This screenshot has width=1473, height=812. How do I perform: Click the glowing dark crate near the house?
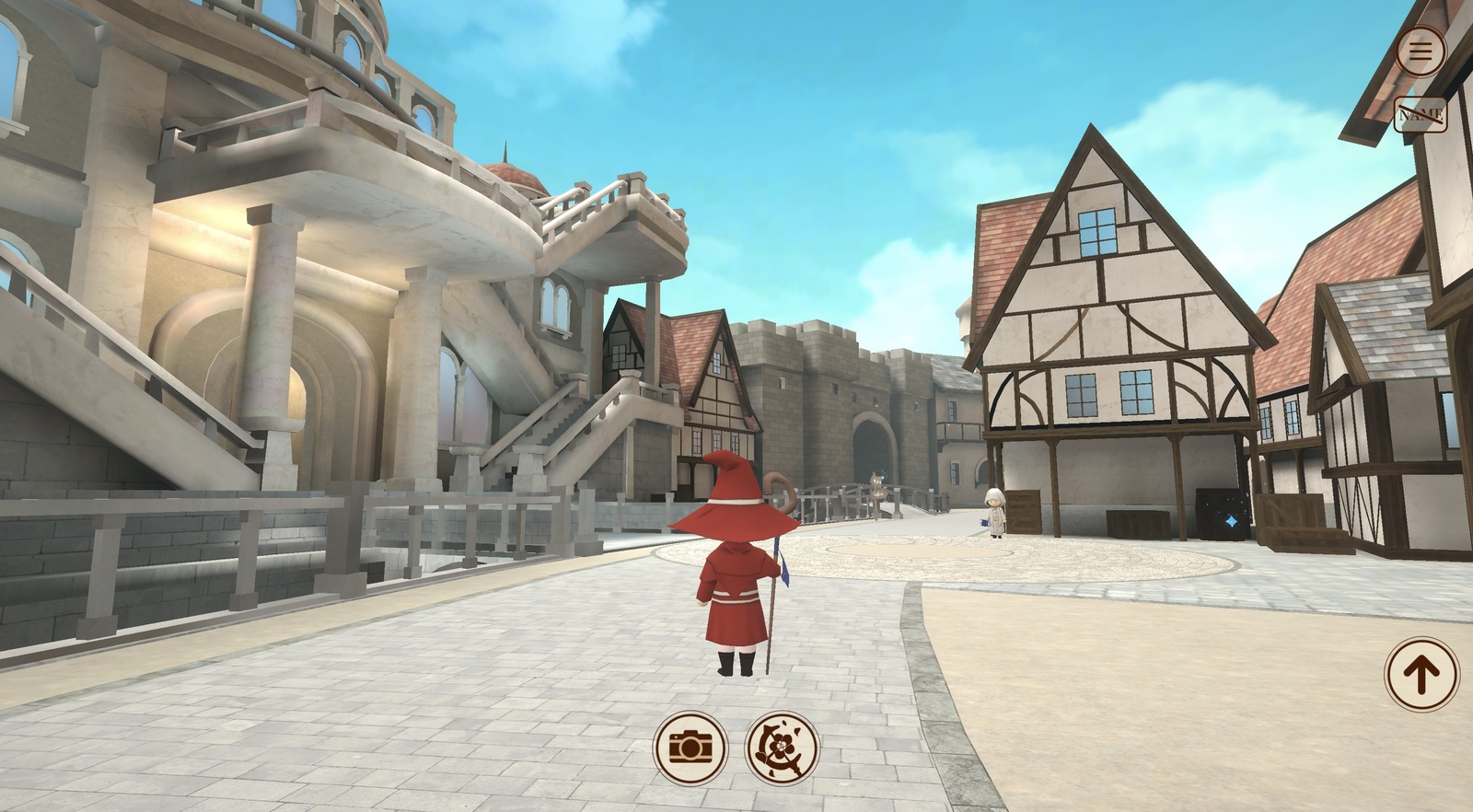point(1222,512)
